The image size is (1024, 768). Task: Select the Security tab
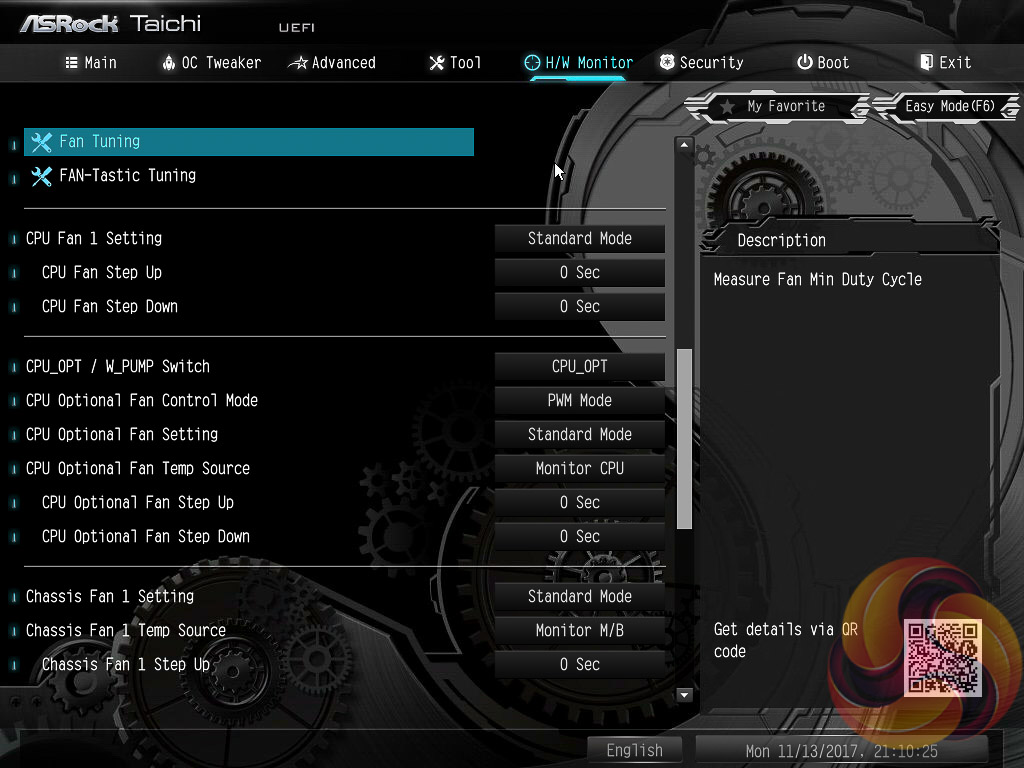(701, 62)
